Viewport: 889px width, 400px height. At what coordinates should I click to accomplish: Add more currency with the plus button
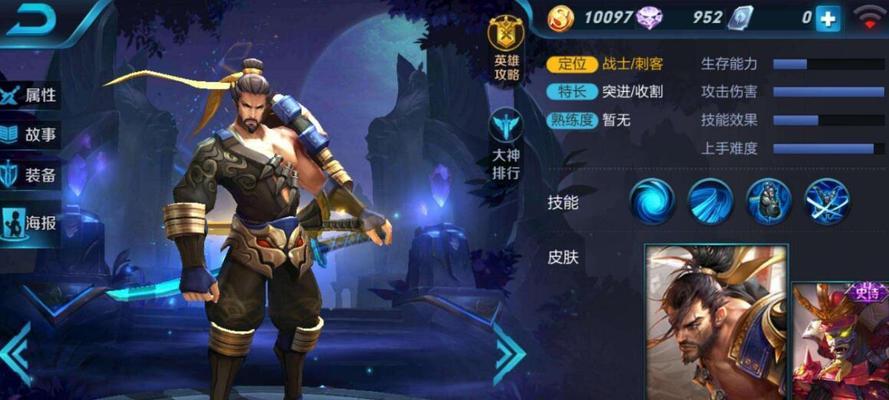click(x=828, y=18)
